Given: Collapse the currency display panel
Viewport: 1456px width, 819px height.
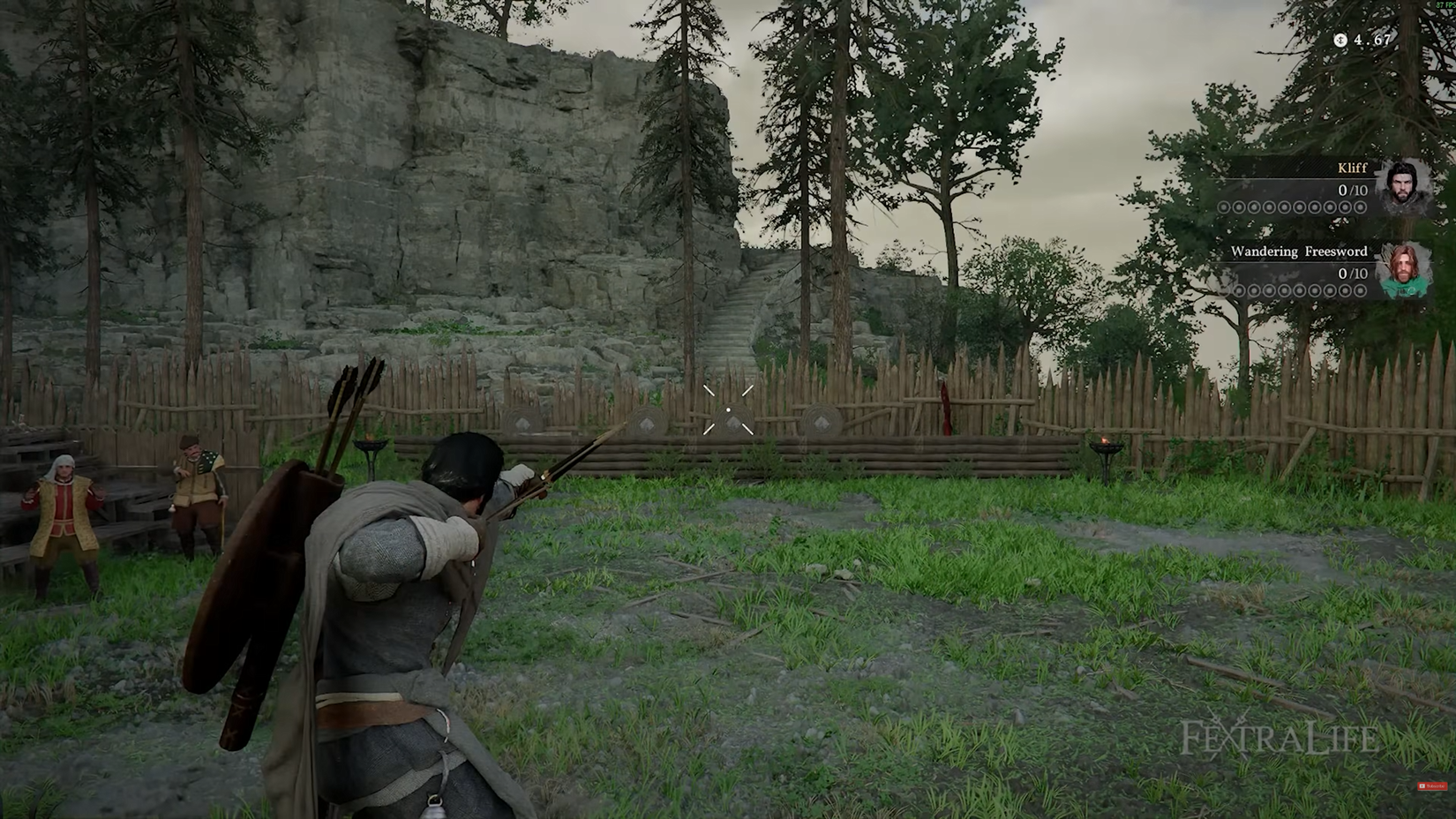Looking at the screenshot, I should coord(1363,40).
